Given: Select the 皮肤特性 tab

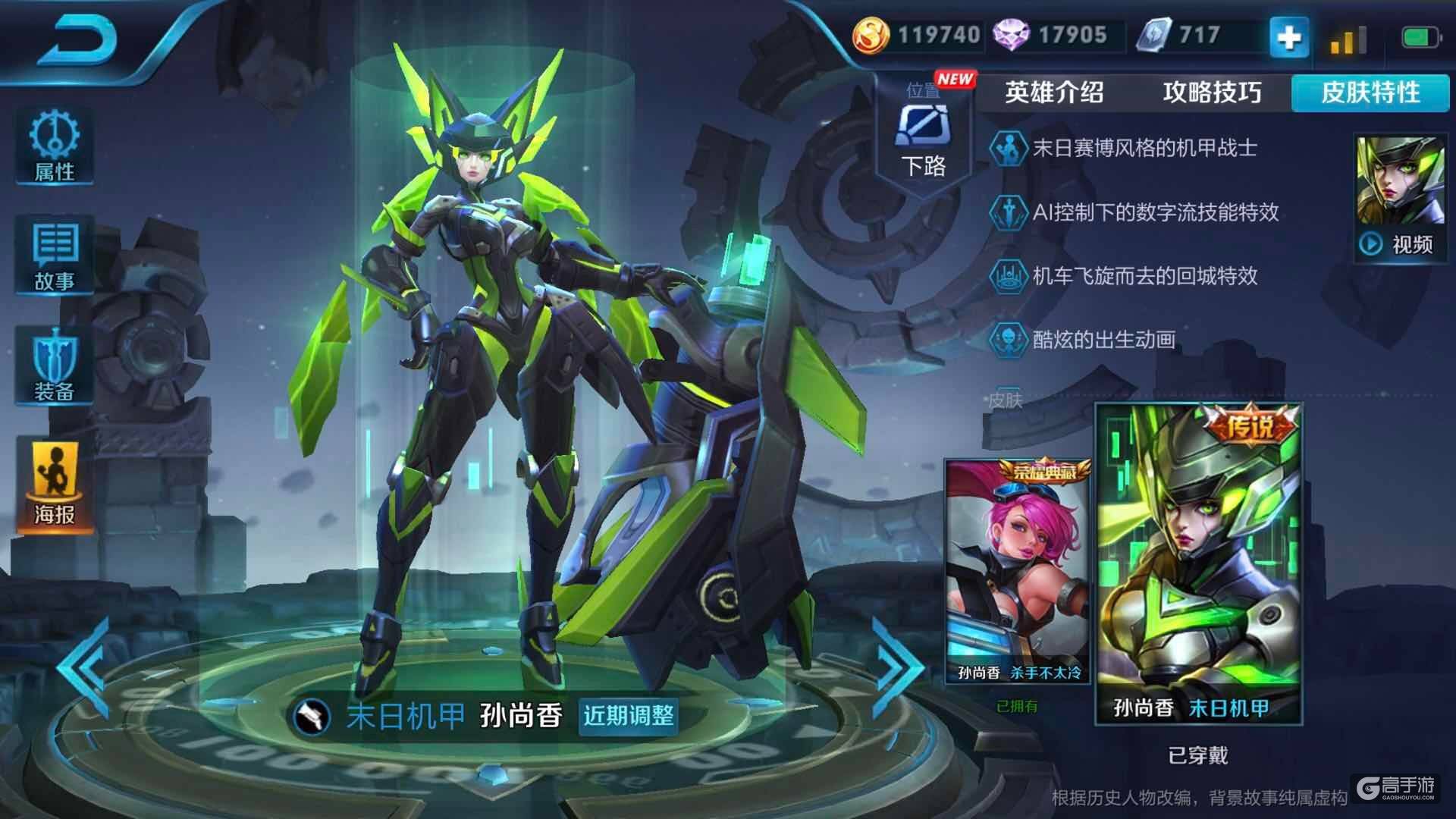Looking at the screenshot, I should pyautogui.click(x=1370, y=93).
